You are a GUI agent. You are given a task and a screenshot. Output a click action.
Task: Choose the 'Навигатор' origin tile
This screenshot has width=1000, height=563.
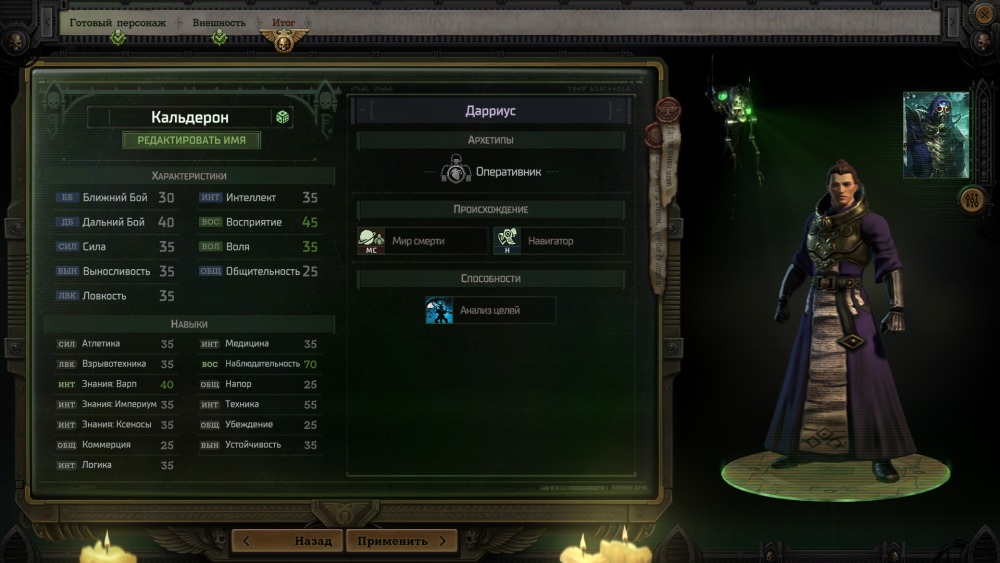click(x=558, y=241)
